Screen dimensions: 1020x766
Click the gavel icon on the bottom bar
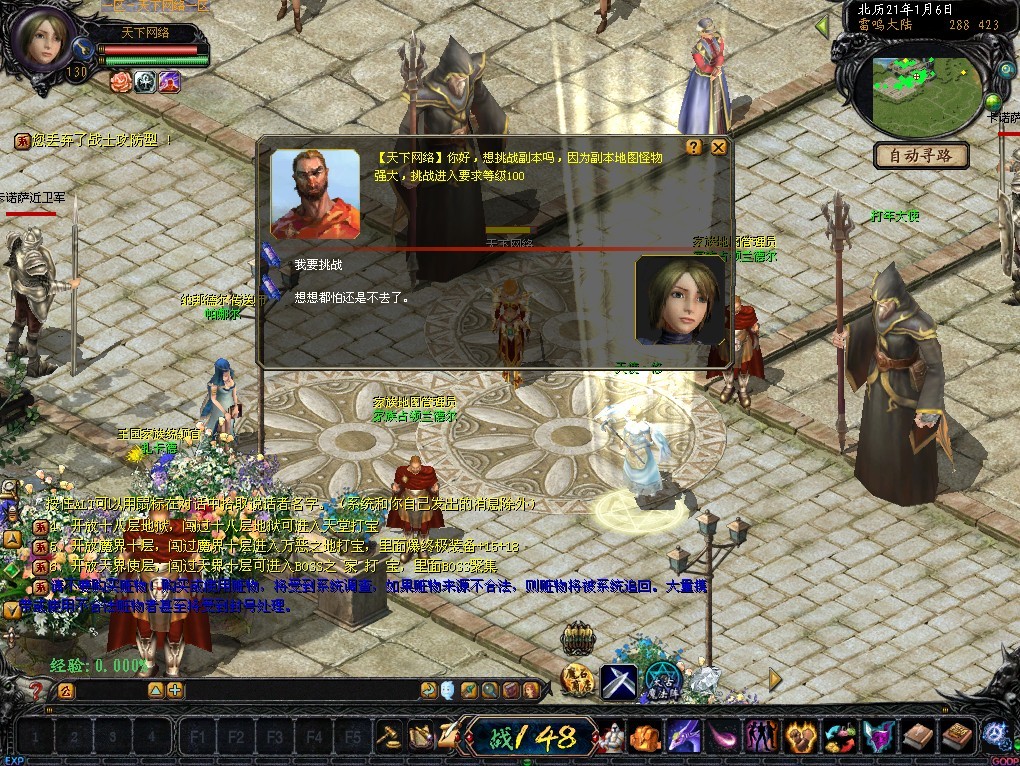coord(388,736)
